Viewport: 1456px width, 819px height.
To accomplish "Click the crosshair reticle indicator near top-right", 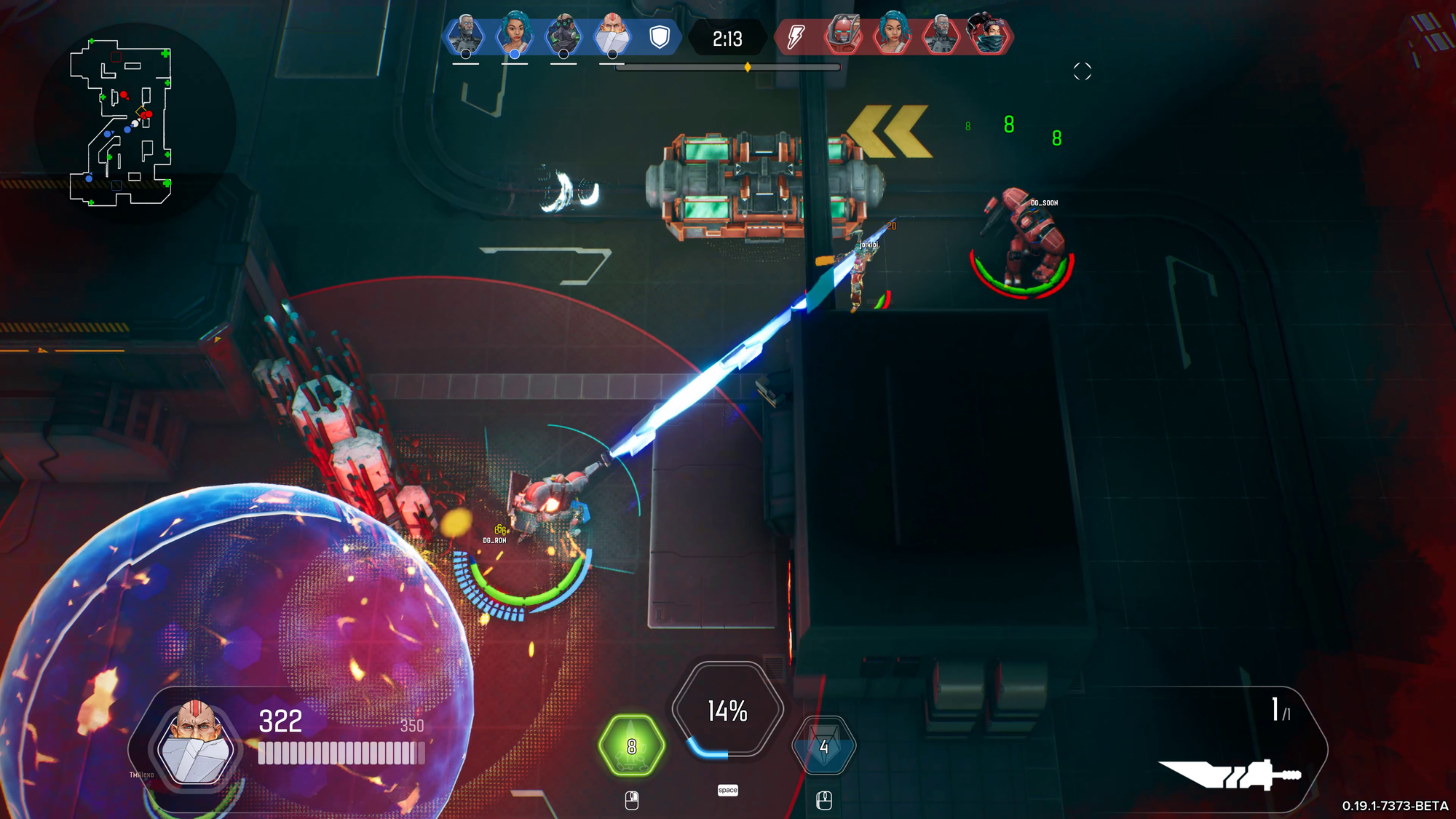I will click(x=1082, y=70).
